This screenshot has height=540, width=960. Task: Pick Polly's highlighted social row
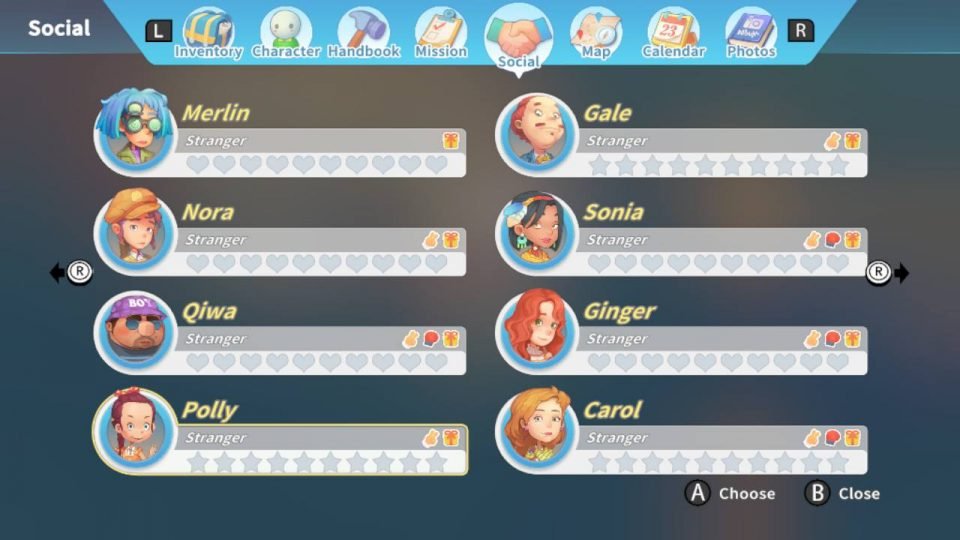[281, 436]
